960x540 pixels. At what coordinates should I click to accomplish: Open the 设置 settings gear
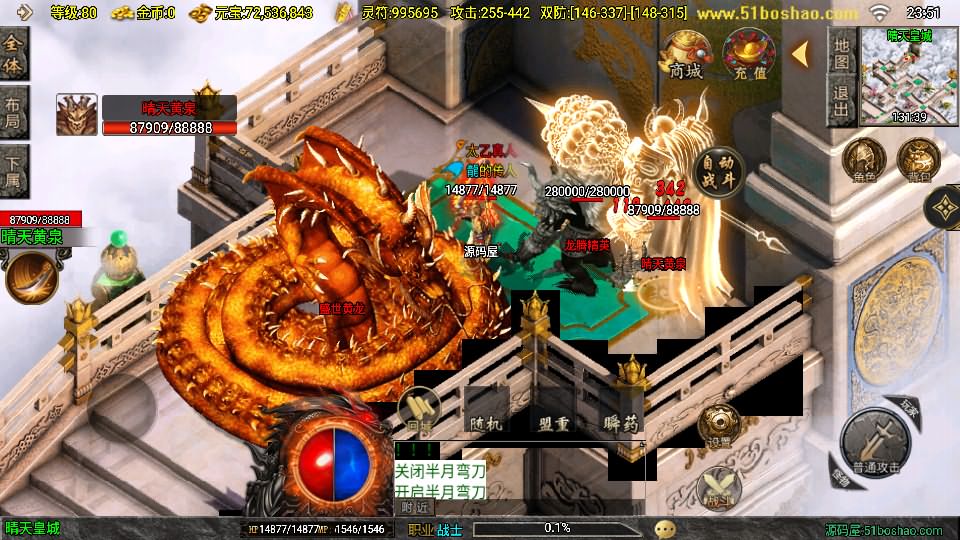pyautogui.click(x=720, y=425)
